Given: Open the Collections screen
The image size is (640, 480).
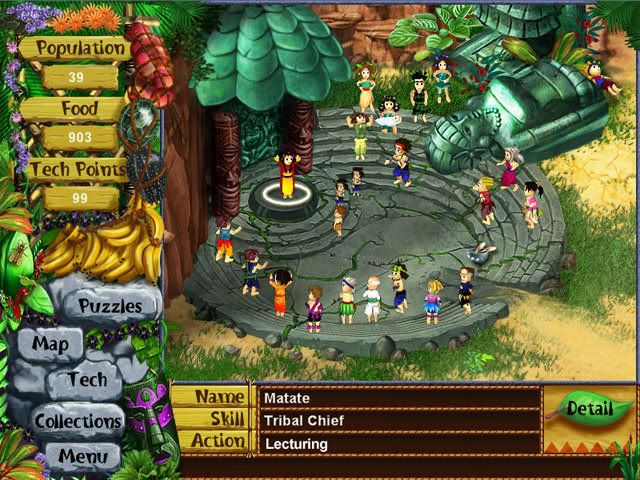Looking at the screenshot, I should point(79,421).
